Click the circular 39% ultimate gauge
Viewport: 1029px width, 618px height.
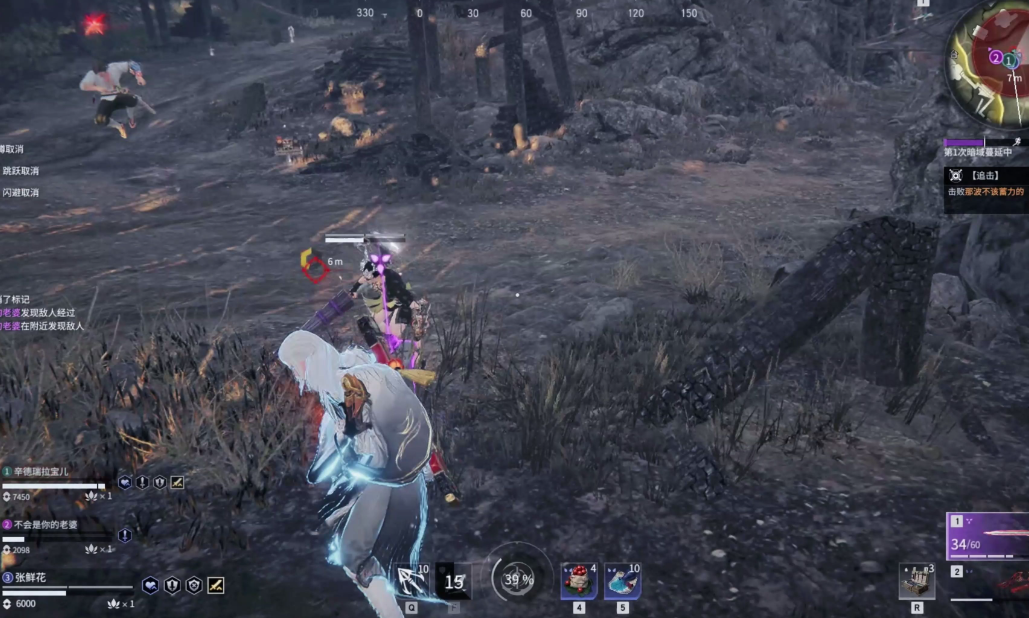pyautogui.click(x=517, y=578)
